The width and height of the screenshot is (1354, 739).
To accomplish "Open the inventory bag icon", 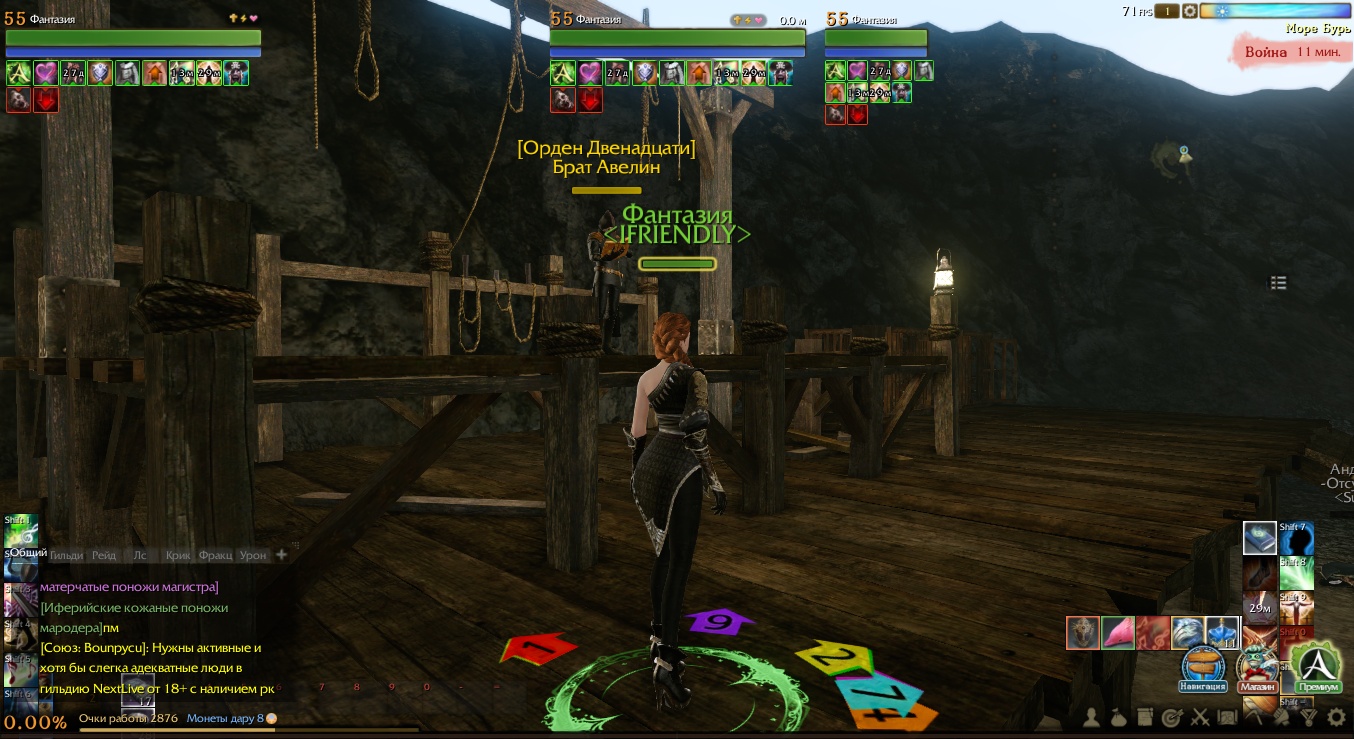I will [1120, 717].
